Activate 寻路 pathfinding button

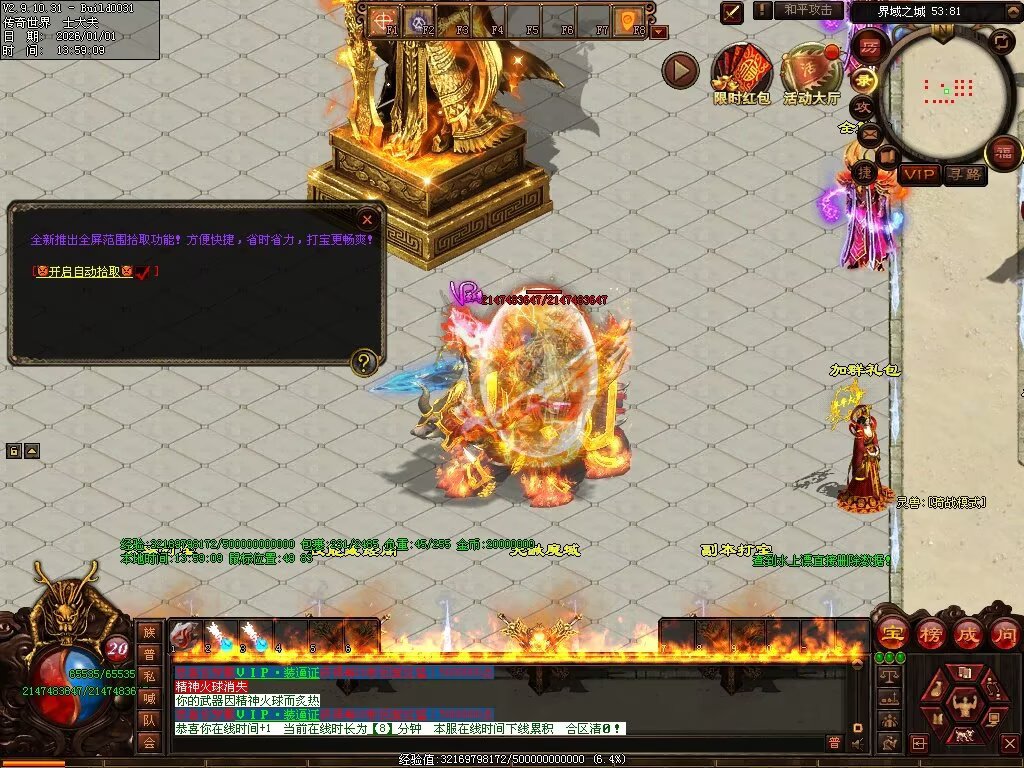coord(965,175)
